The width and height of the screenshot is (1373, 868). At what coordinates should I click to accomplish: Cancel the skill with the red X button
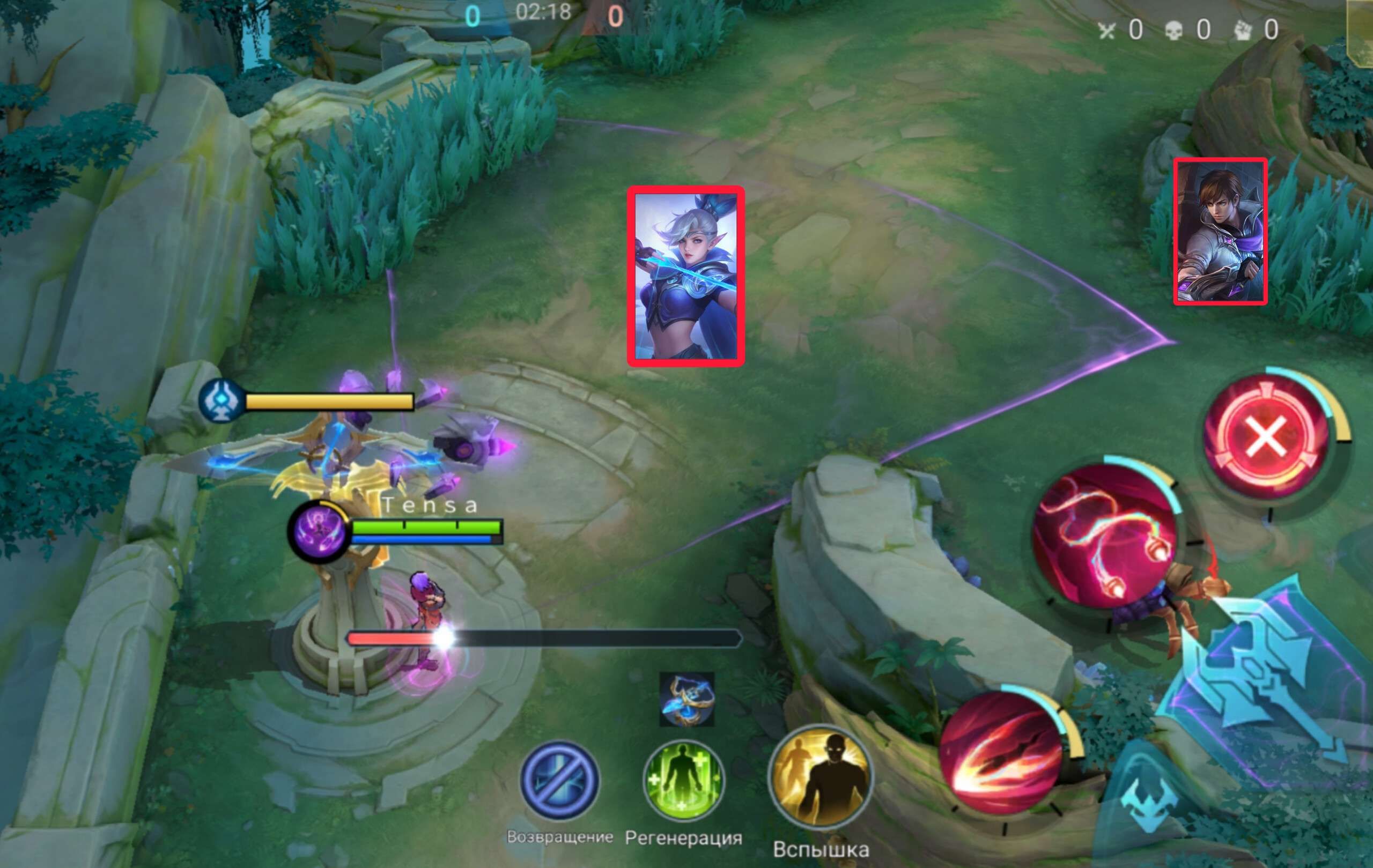click(1266, 437)
